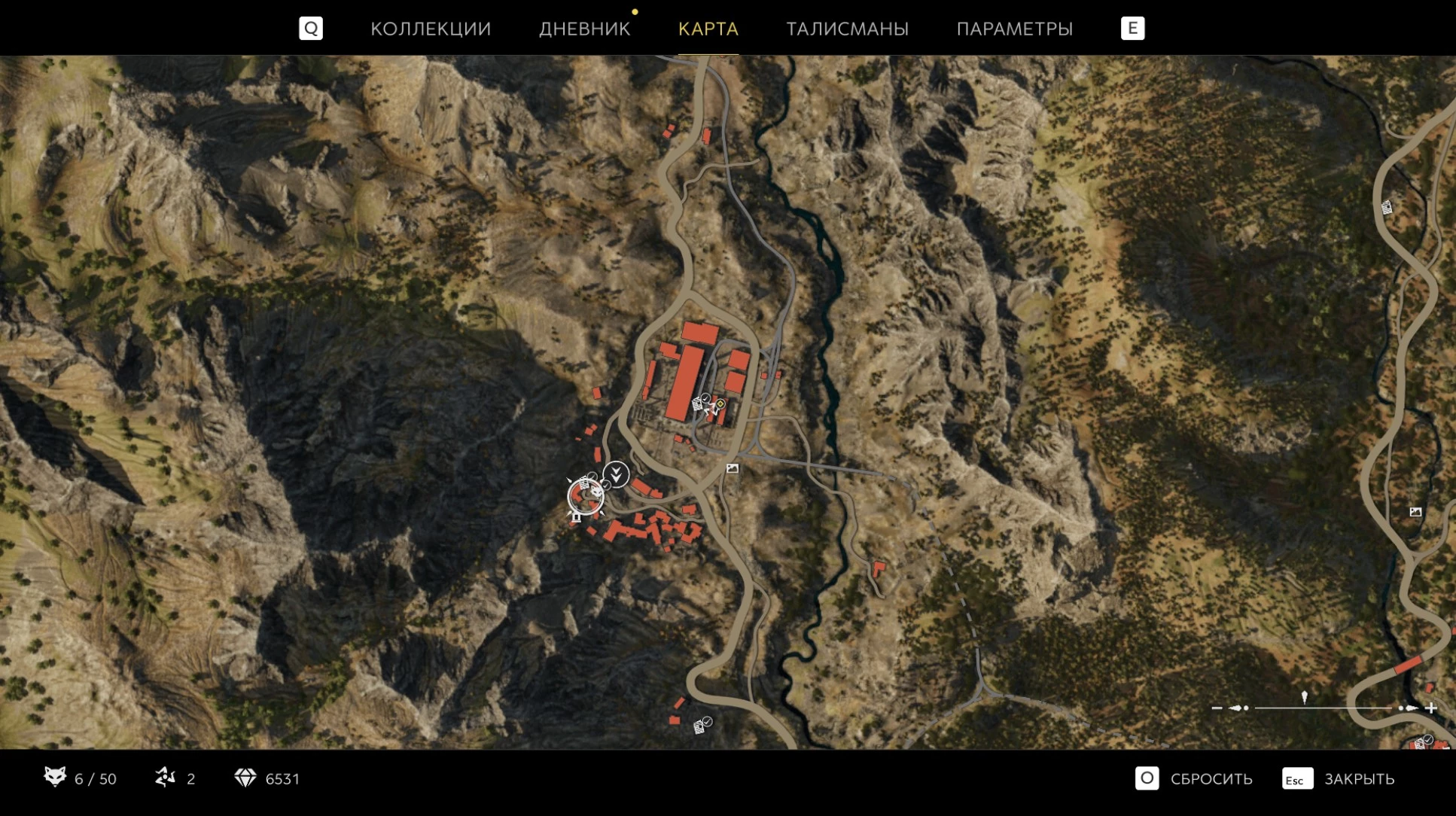Select the Карта tab

(x=708, y=29)
